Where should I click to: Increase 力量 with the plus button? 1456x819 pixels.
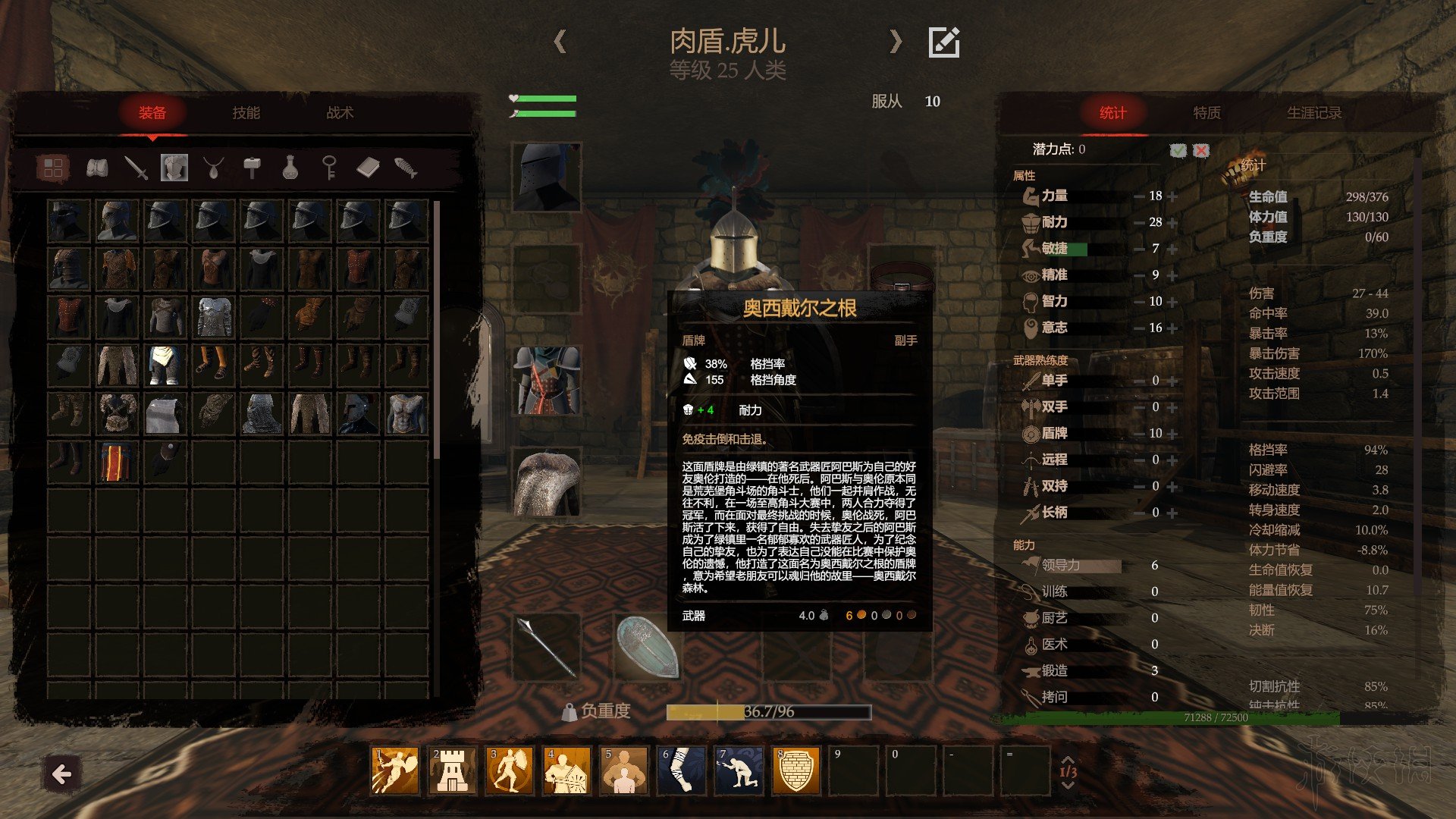[x=1173, y=196]
